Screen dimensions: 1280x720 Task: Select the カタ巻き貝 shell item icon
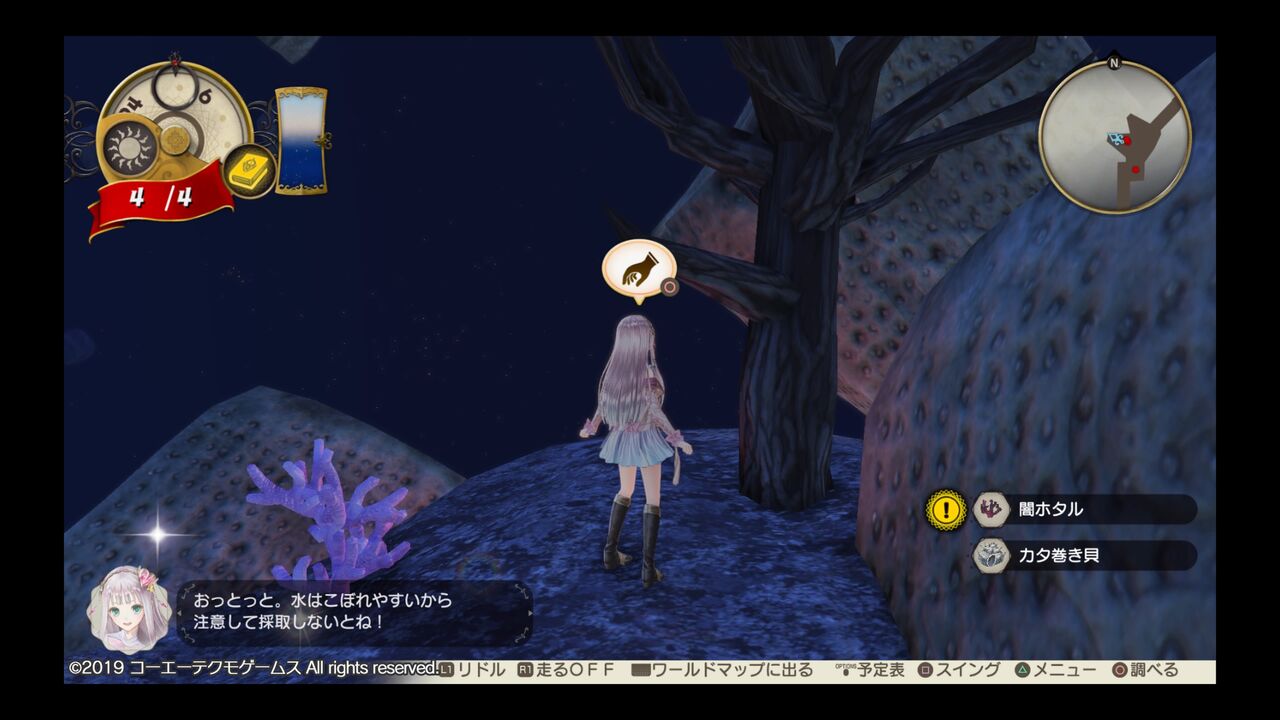[x=989, y=558]
